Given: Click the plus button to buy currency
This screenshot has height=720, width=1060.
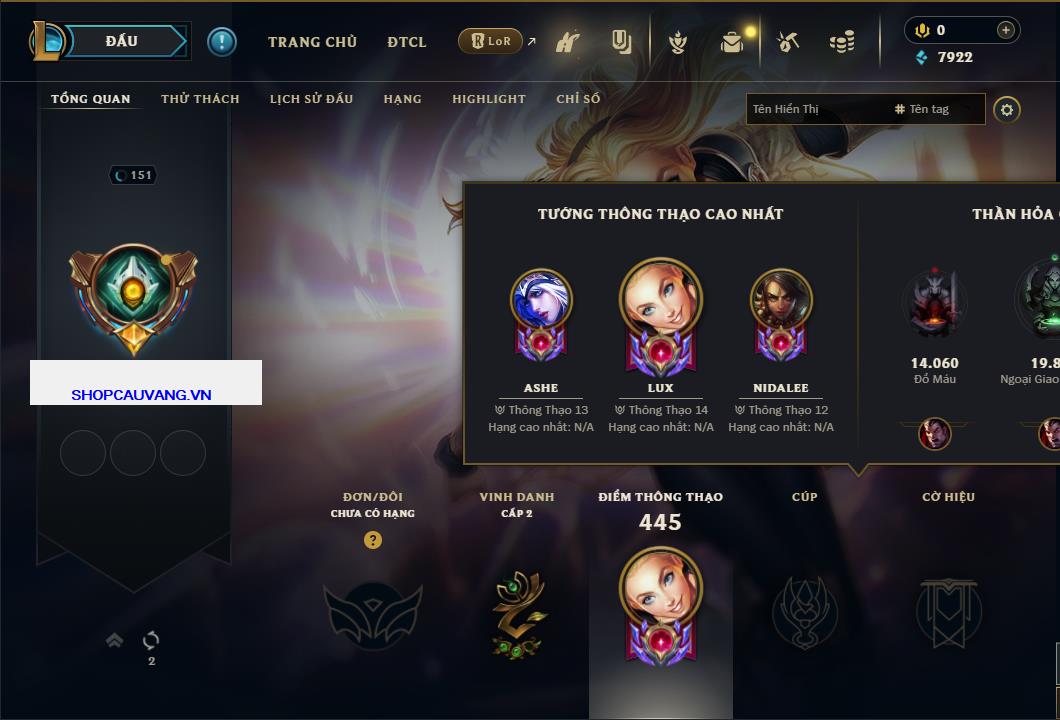Looking at the screenshot, I should click(x=1005, y=30).
